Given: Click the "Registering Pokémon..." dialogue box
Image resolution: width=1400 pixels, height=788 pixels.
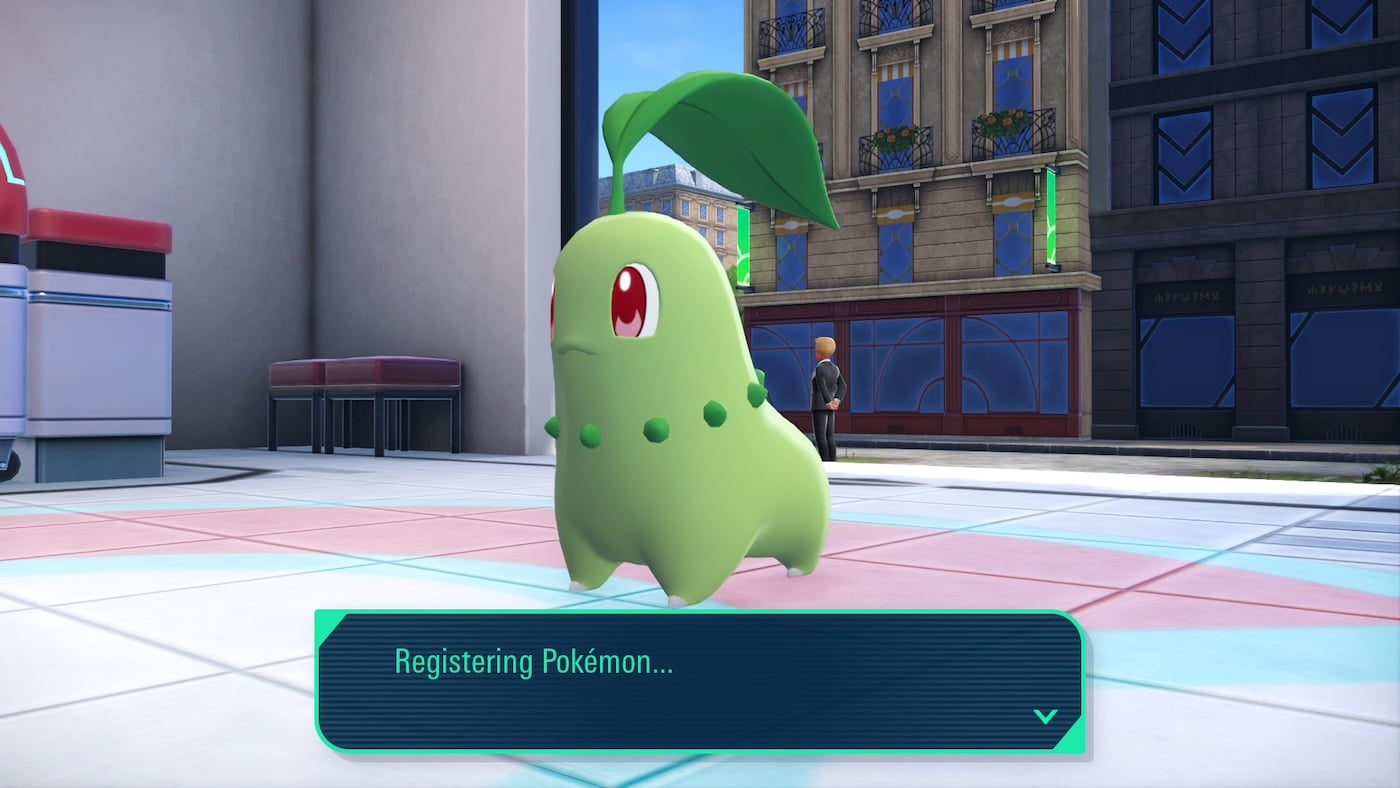Looking at the screenshot, I should (x=700, y=682).
